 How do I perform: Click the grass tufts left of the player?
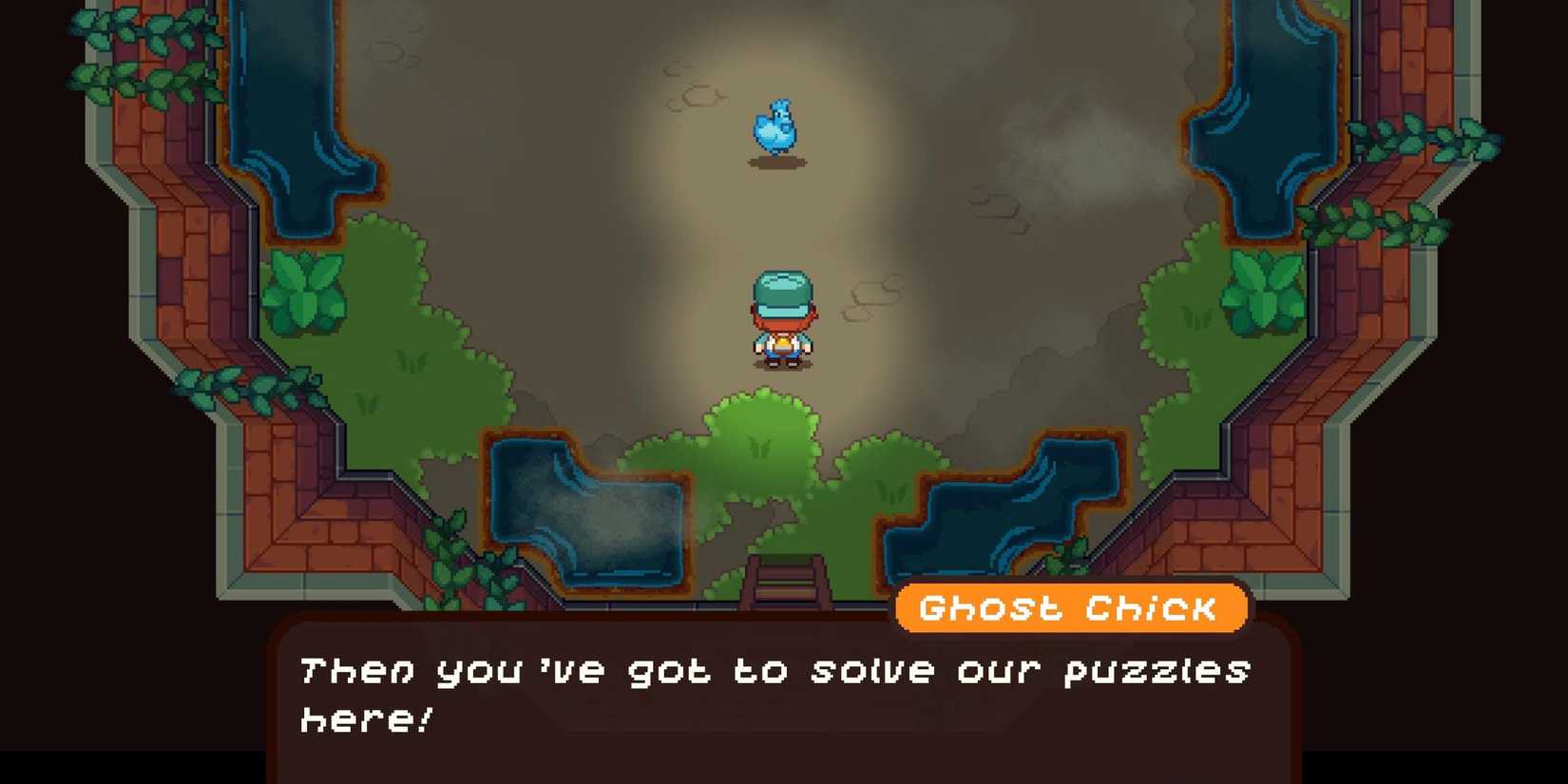pyautogui.click(x=409, y=361)
